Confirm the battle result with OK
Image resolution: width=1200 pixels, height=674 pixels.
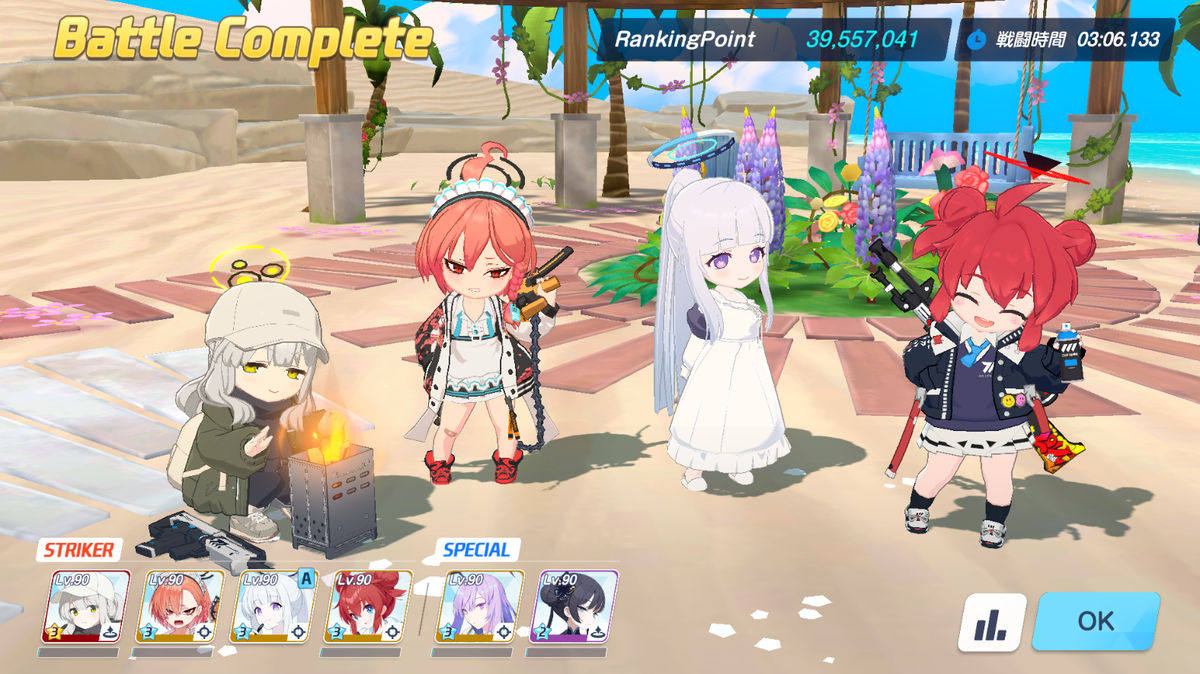(1095, 621)
